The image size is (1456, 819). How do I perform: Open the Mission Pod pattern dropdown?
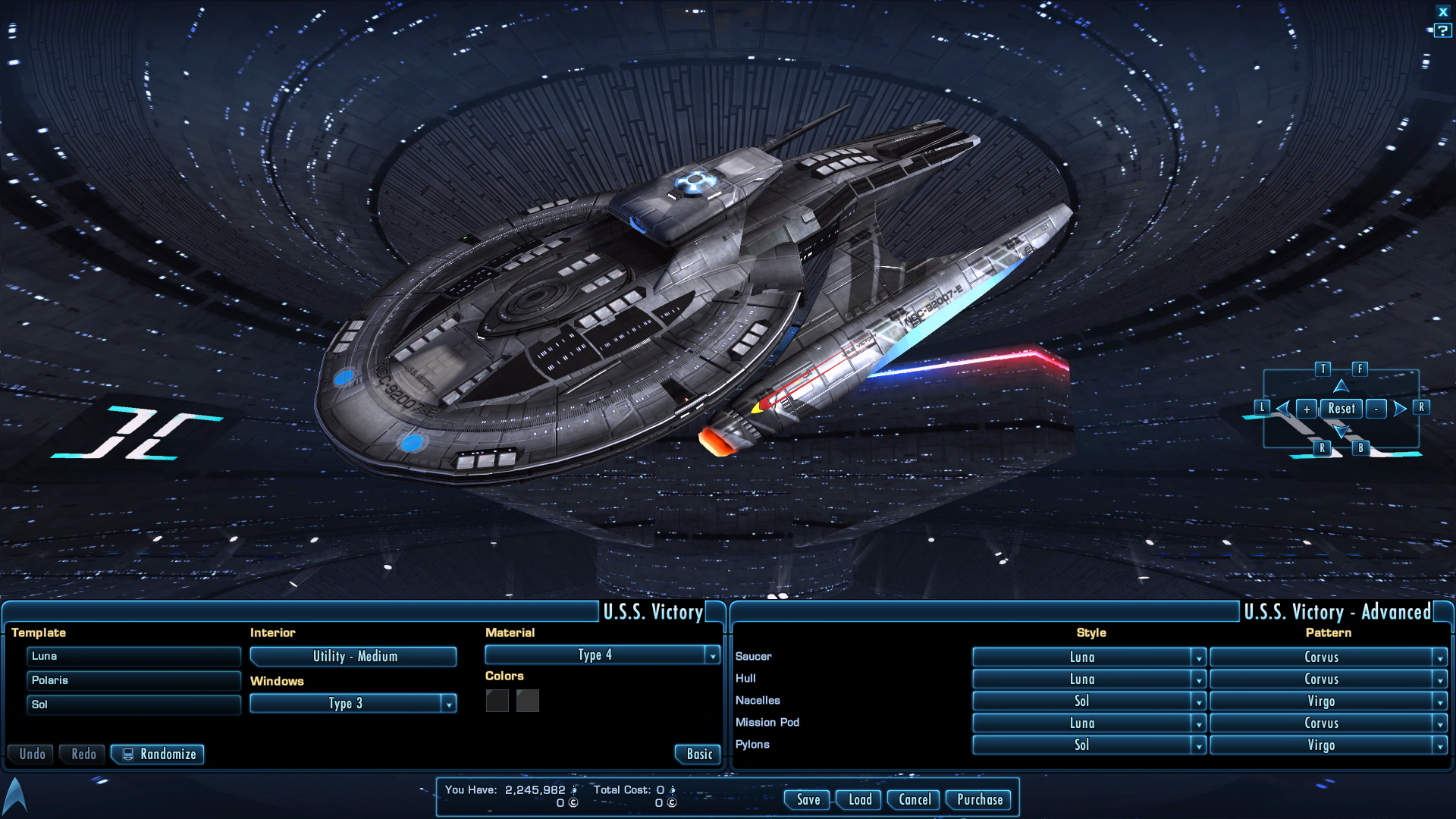pyautogui.click(x=1328, y=723)
